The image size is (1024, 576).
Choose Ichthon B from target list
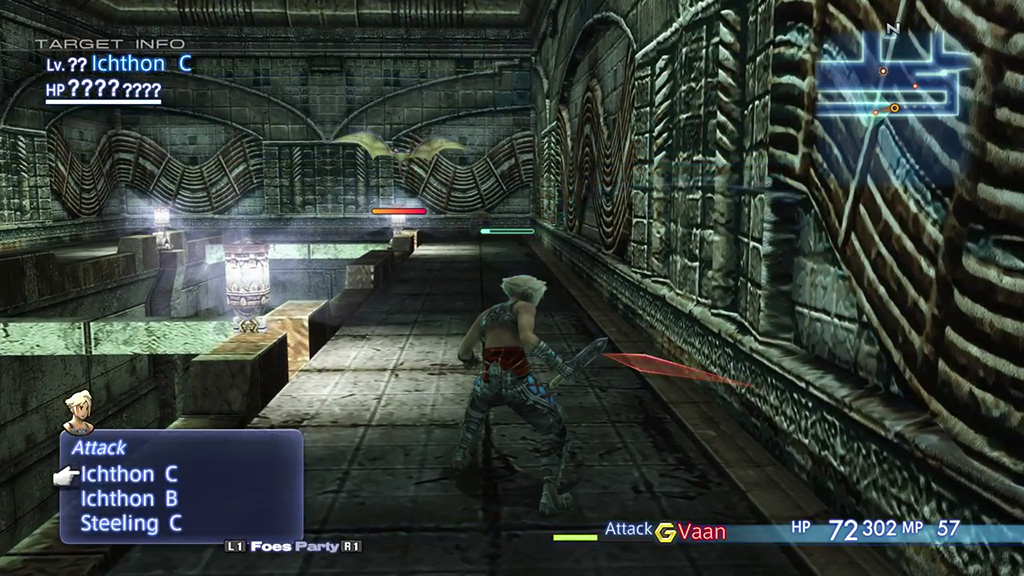129,498
